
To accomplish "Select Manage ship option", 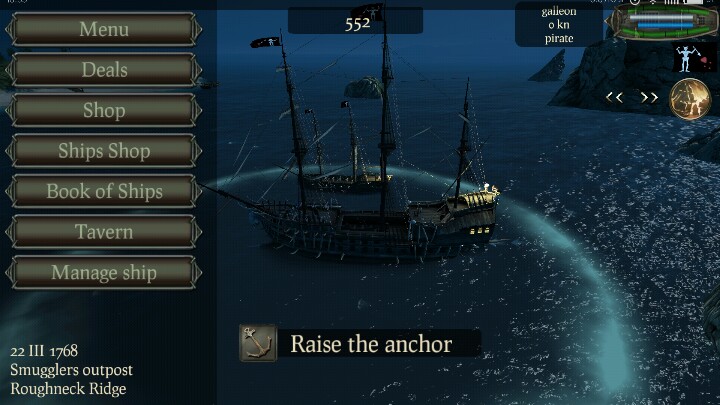I will pyautogui.click(x=104, y=272).
